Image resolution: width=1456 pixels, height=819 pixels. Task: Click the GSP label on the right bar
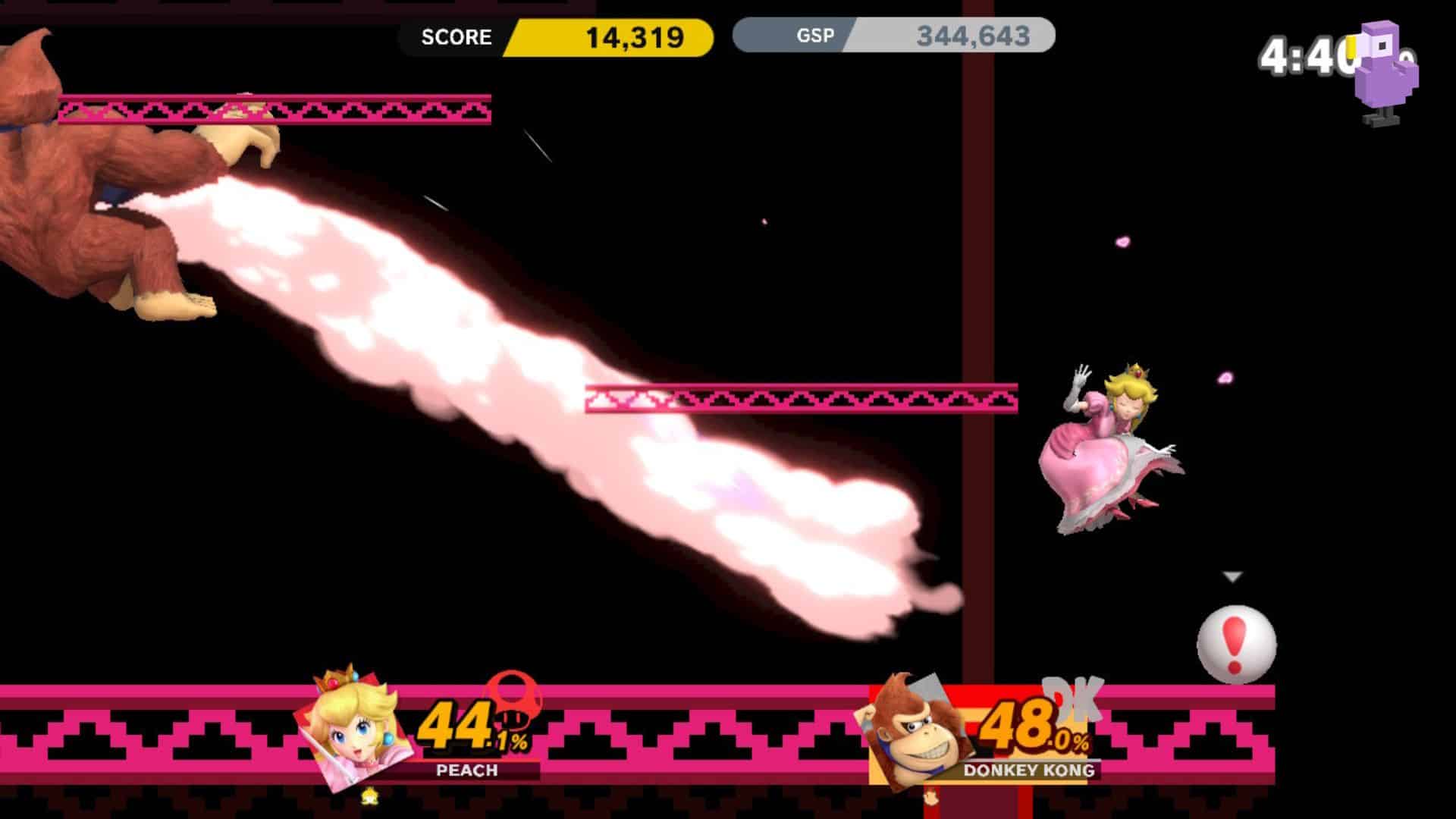(x=815, y=34)
